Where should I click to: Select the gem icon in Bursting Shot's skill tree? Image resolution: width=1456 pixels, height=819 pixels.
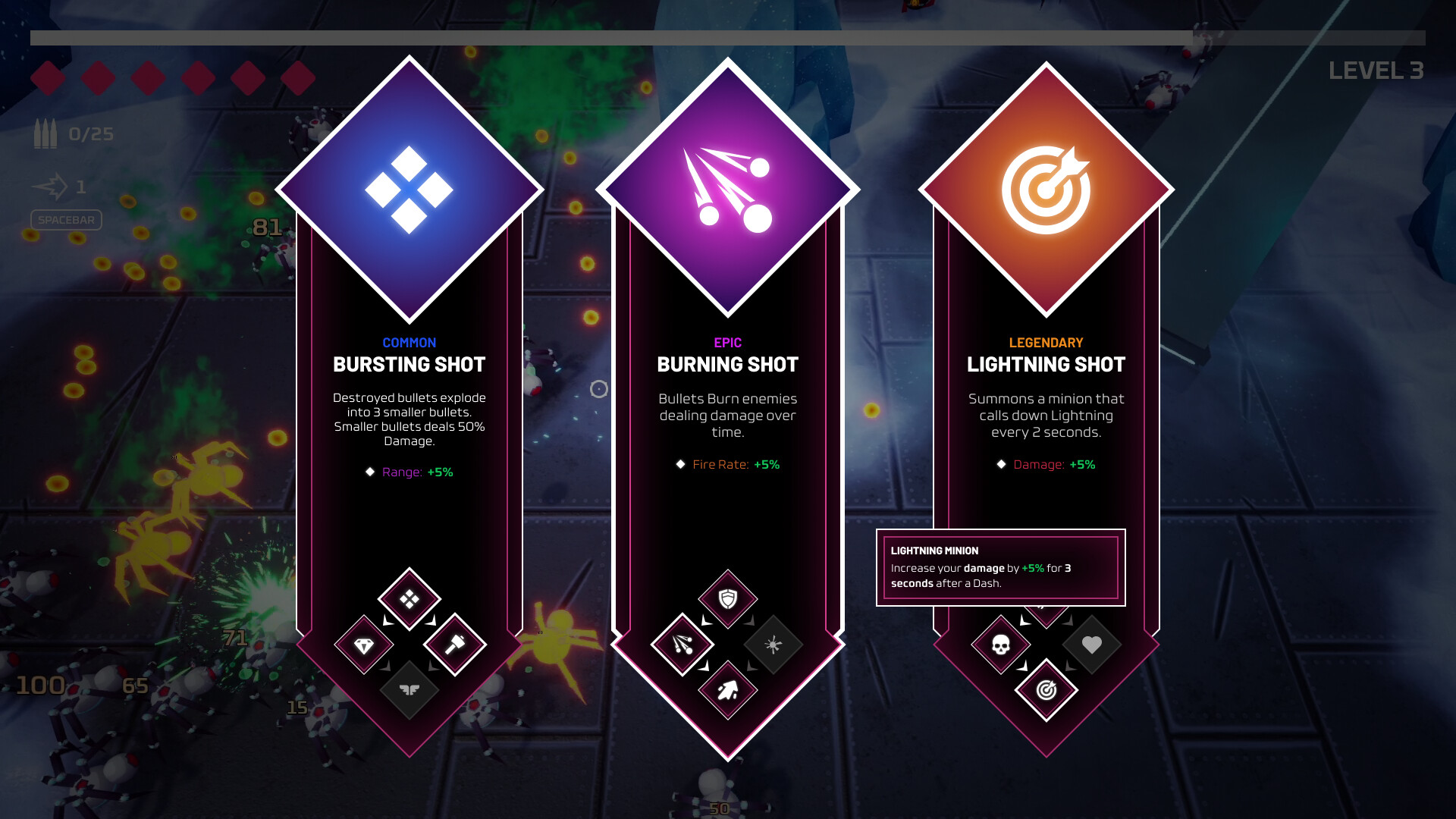coord(364,646)
